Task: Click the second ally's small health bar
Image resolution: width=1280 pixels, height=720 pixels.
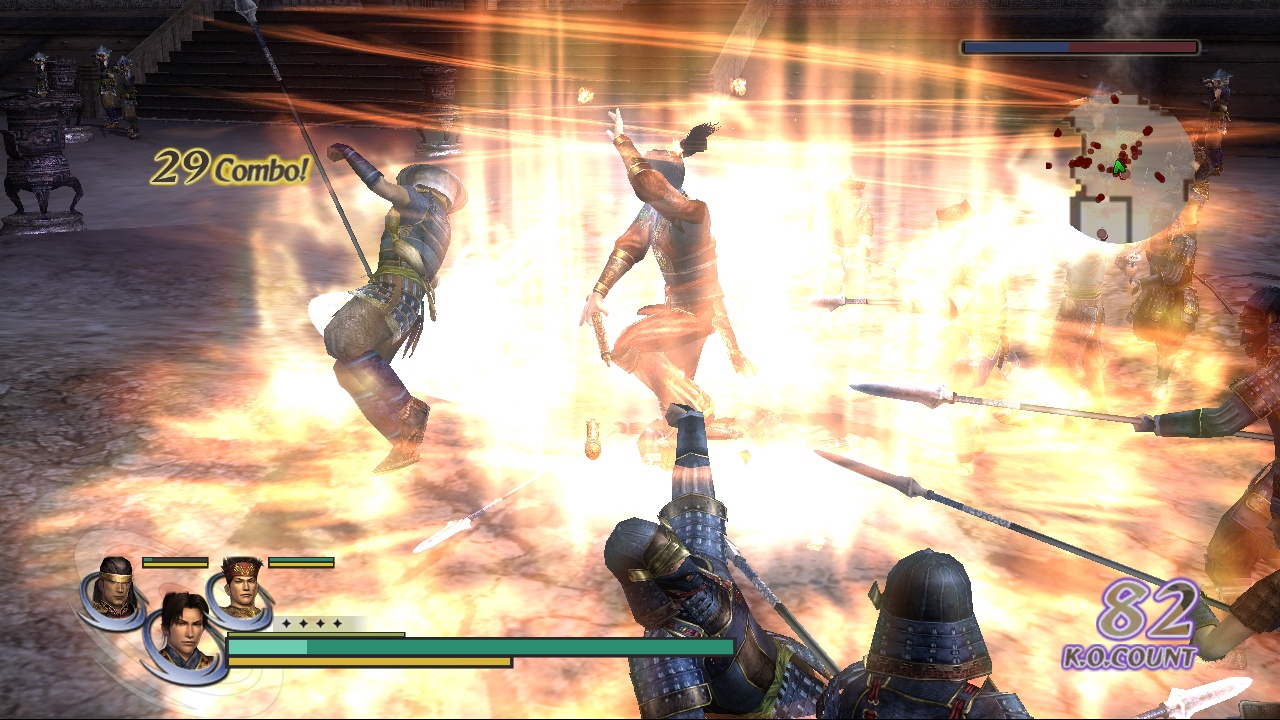Action: click(x=300, y=562)
